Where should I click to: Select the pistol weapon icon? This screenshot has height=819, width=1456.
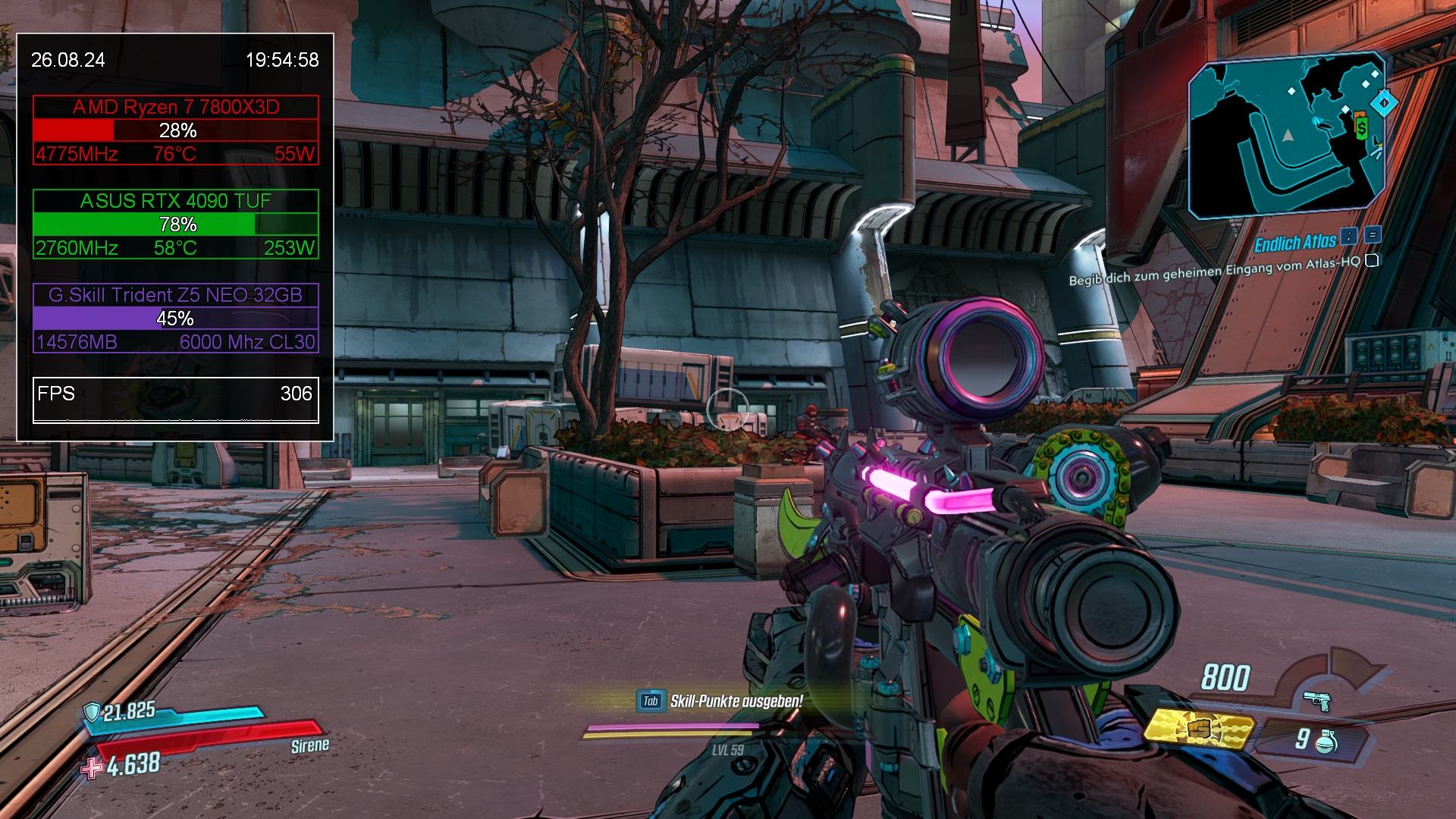point(1317,701)
